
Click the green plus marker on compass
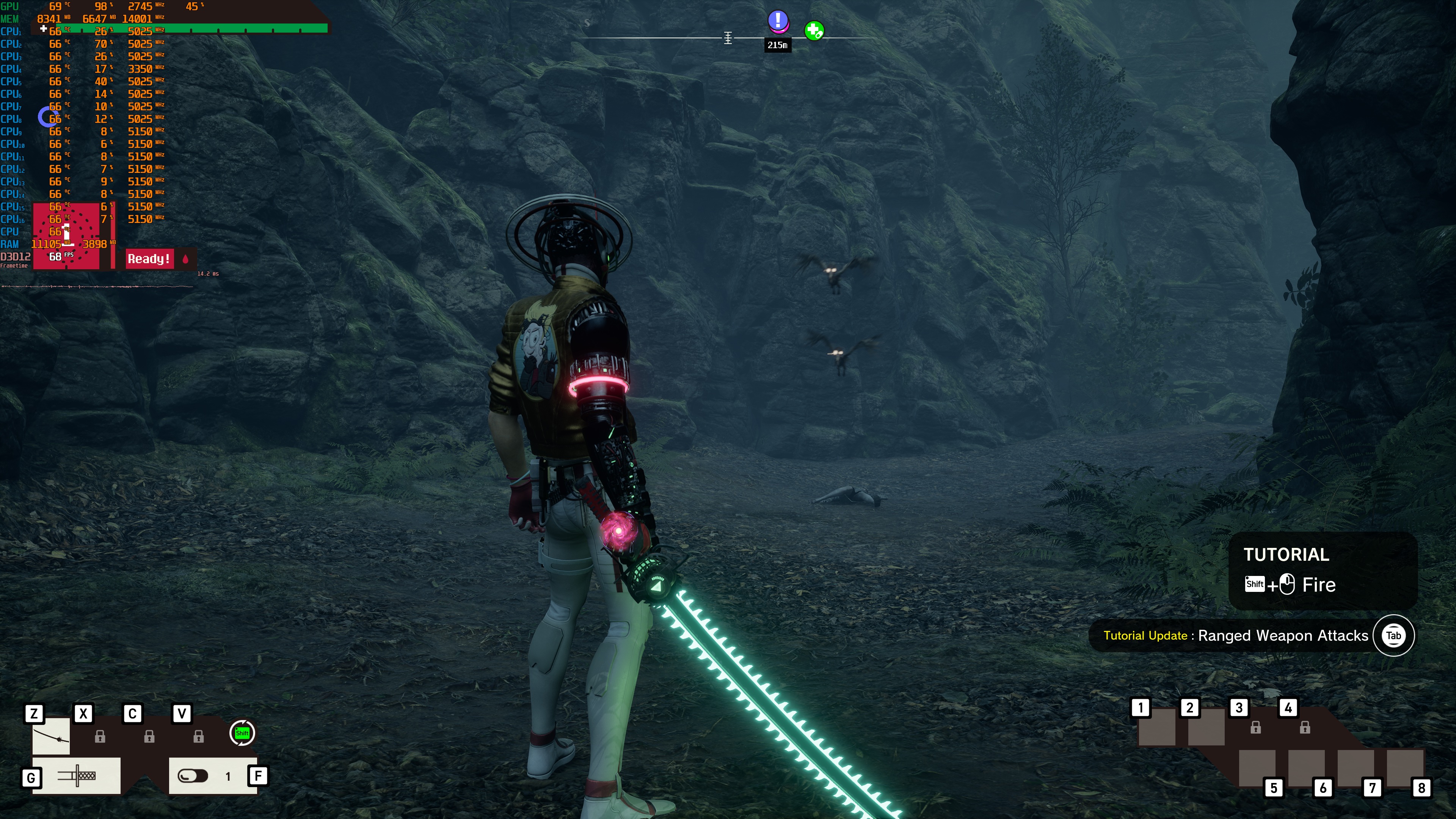814,30
